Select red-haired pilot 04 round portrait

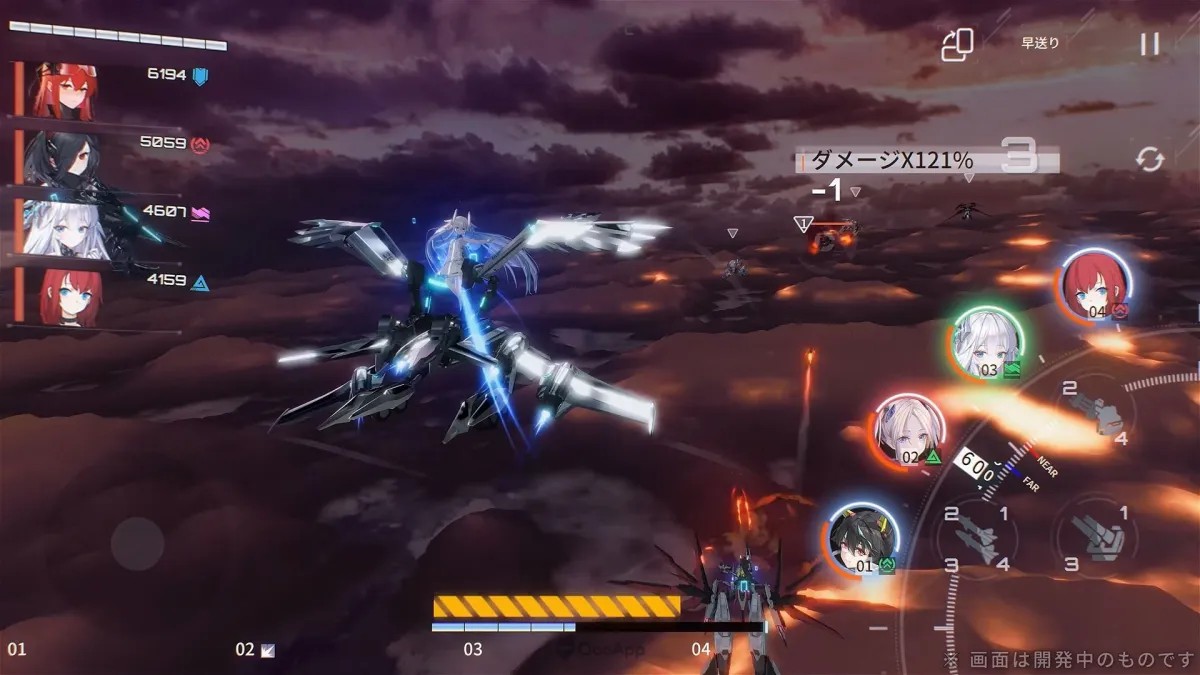pos(1095,285)
